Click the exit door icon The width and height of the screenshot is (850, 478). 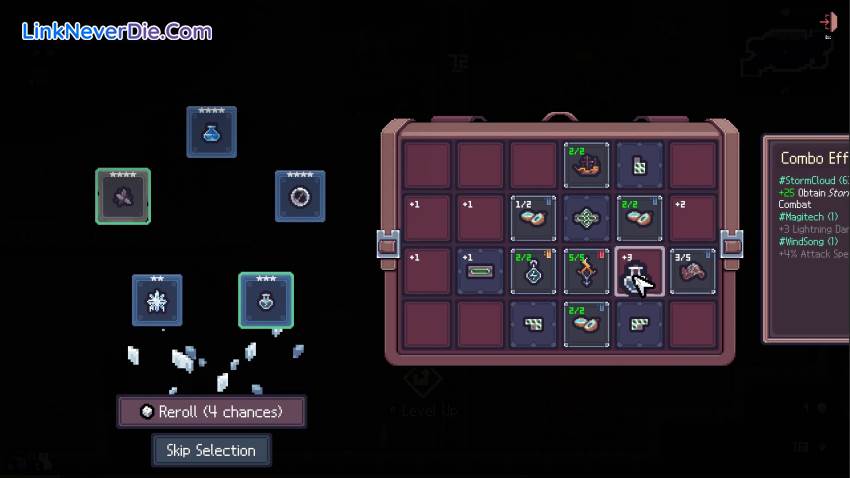827,22
